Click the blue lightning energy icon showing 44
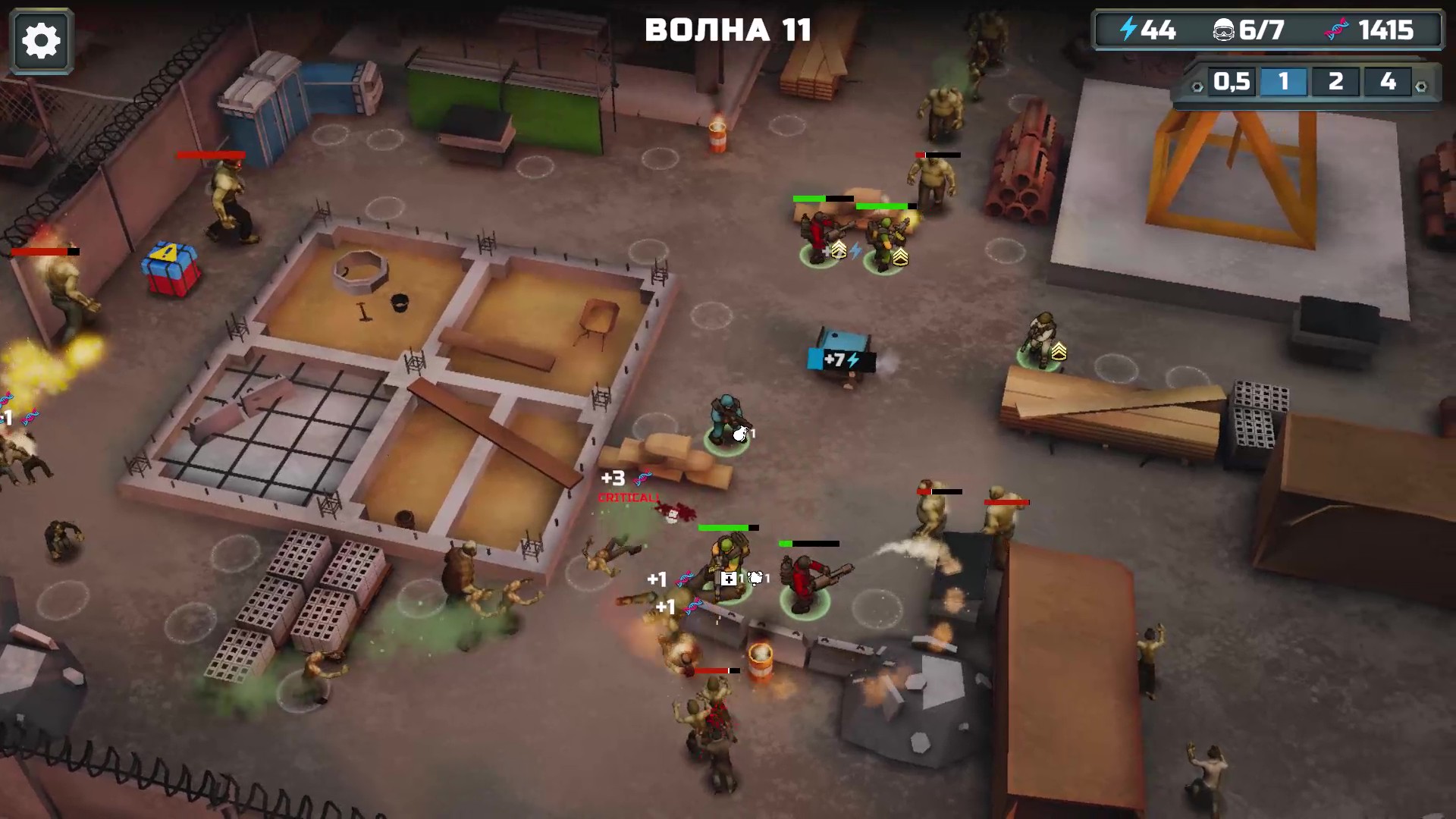 point(1129,30)
